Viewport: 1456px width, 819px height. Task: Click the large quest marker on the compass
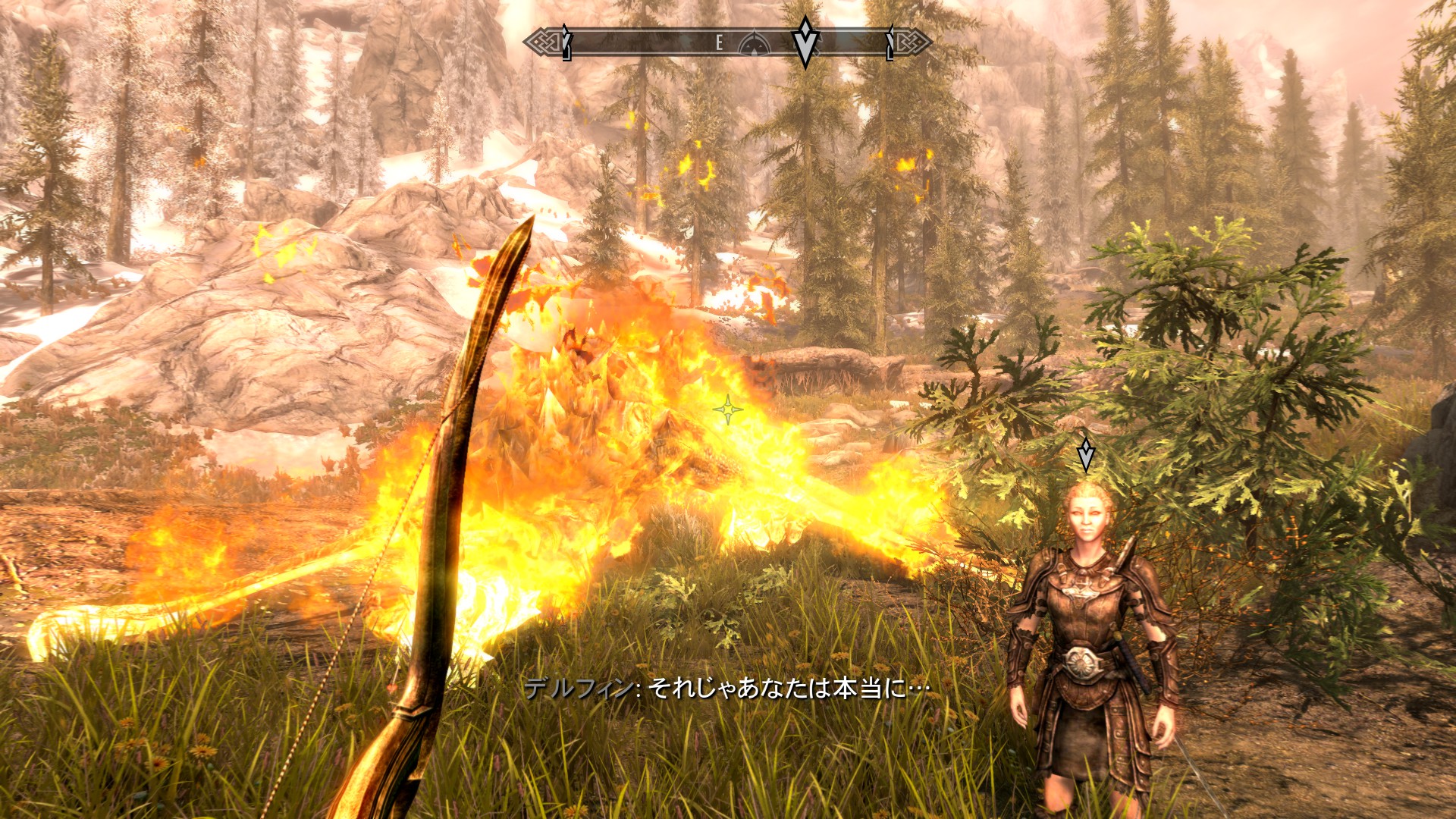(805, 41)
